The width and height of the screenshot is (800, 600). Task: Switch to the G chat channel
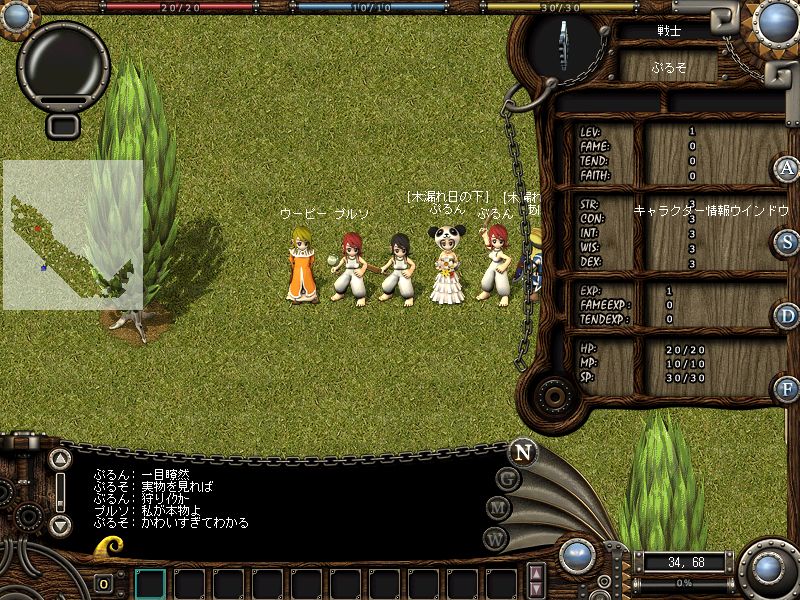coord(508,478)
